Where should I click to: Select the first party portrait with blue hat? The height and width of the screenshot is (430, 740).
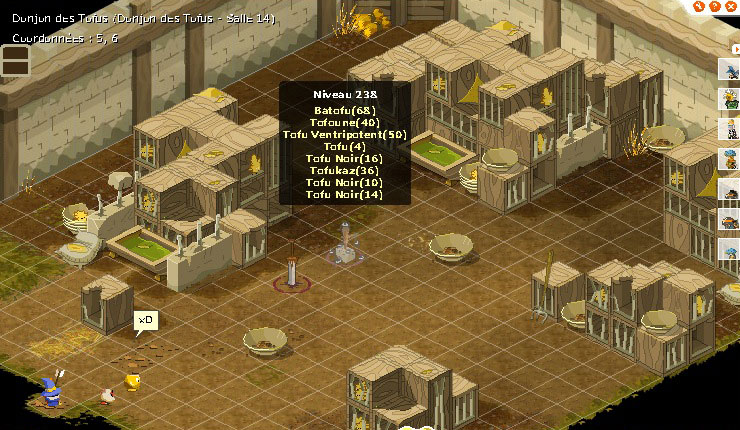tap(729, 69)
